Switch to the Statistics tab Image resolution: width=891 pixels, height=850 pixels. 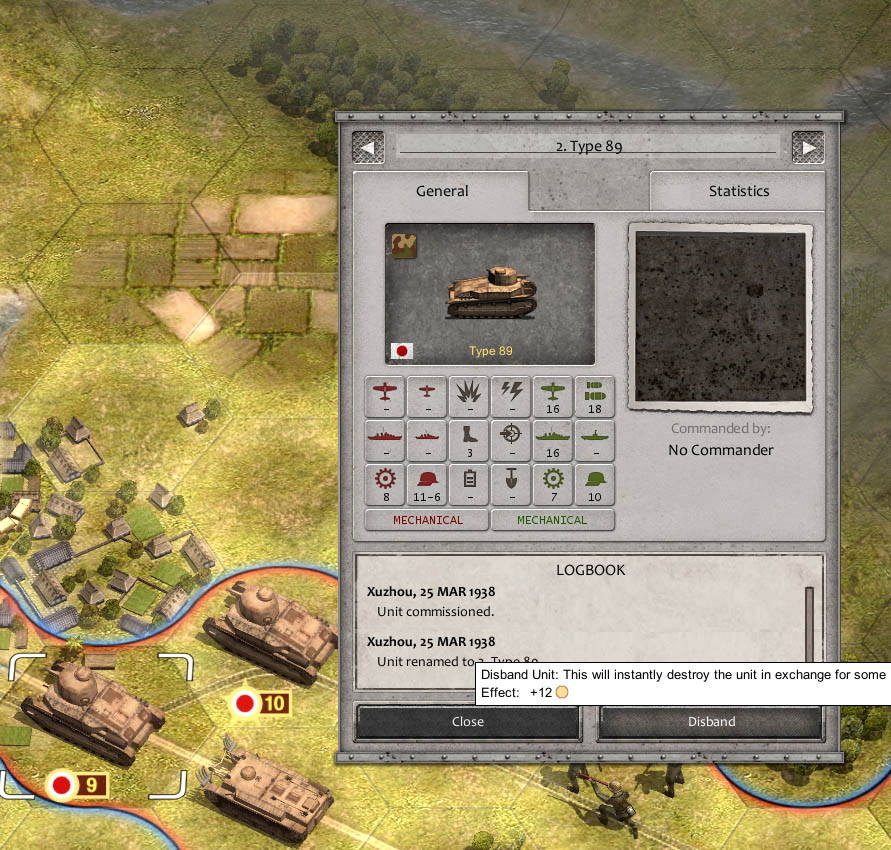click(738, 191)
